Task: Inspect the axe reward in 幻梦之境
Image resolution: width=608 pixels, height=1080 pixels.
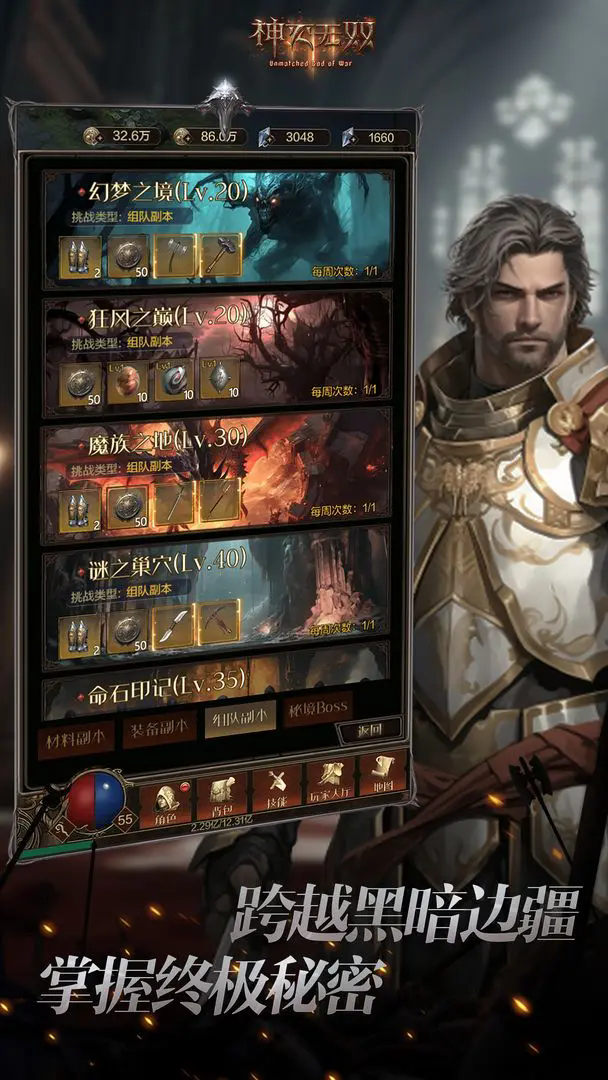Action: 175,256
